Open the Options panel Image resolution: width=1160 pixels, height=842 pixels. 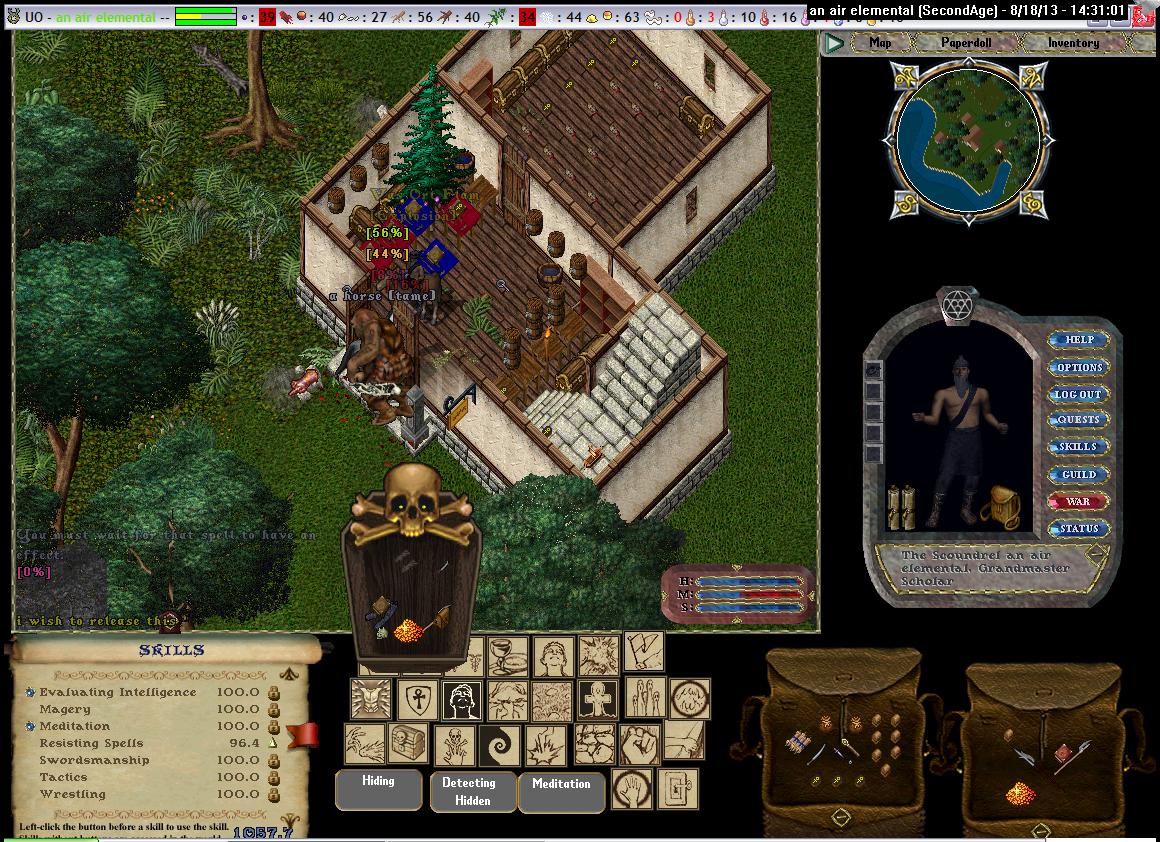[x=1079, y=367]
